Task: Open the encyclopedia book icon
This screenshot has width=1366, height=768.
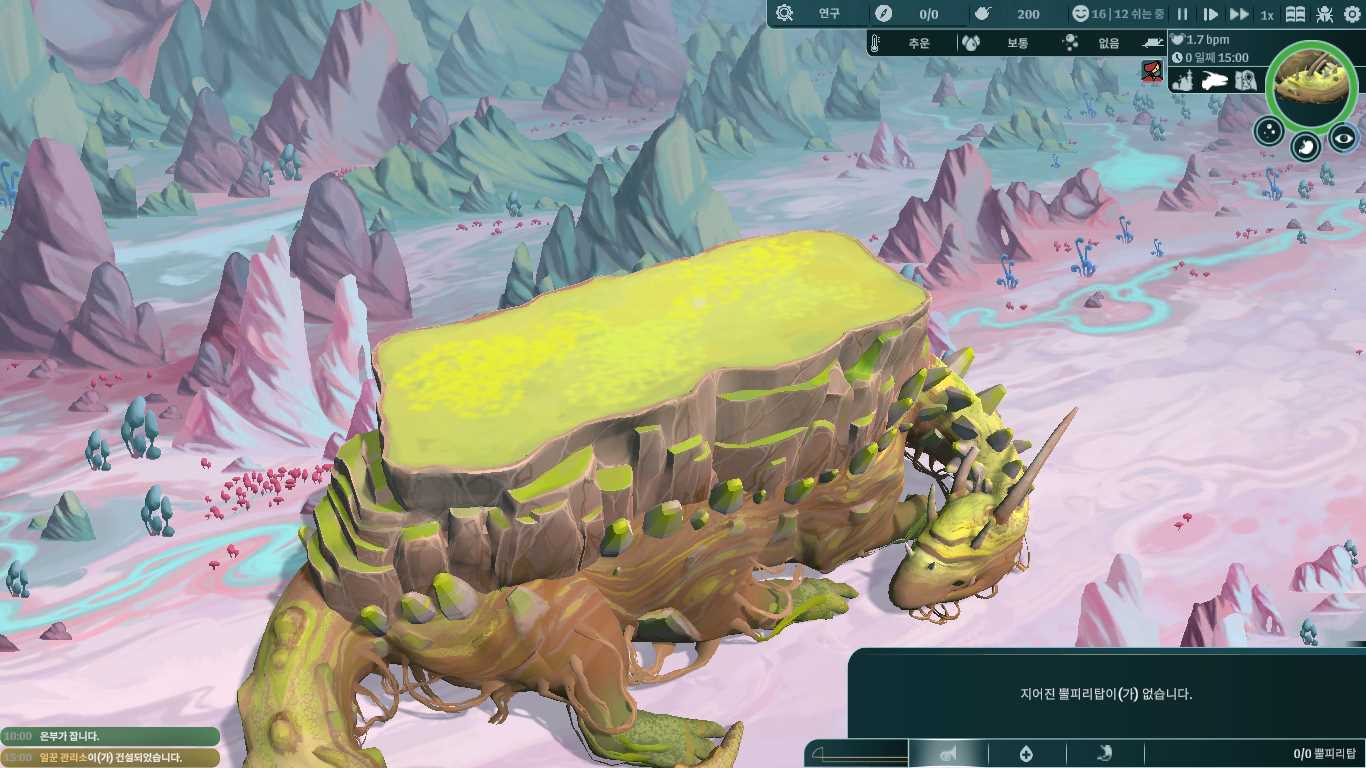Action: click(1295, 14)
